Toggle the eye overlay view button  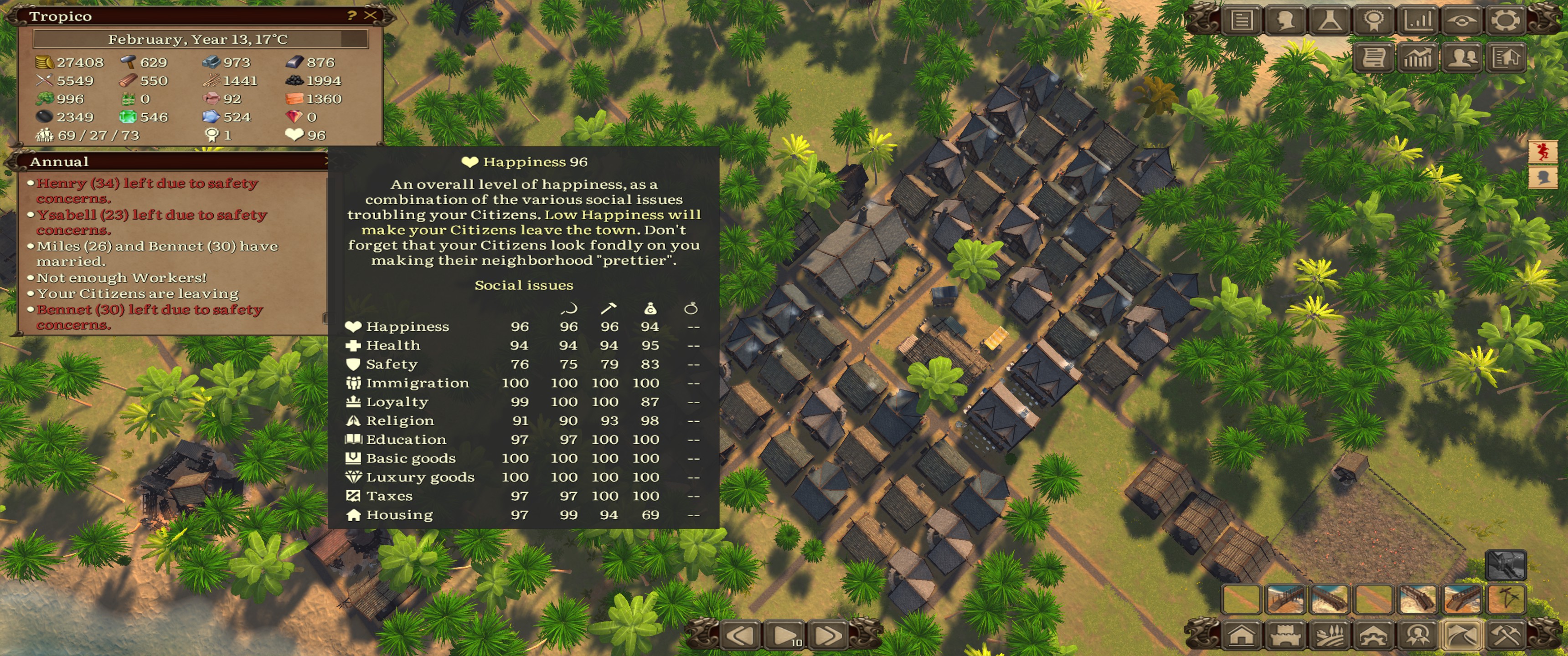pyautogui.click(x=1461, y=20)
